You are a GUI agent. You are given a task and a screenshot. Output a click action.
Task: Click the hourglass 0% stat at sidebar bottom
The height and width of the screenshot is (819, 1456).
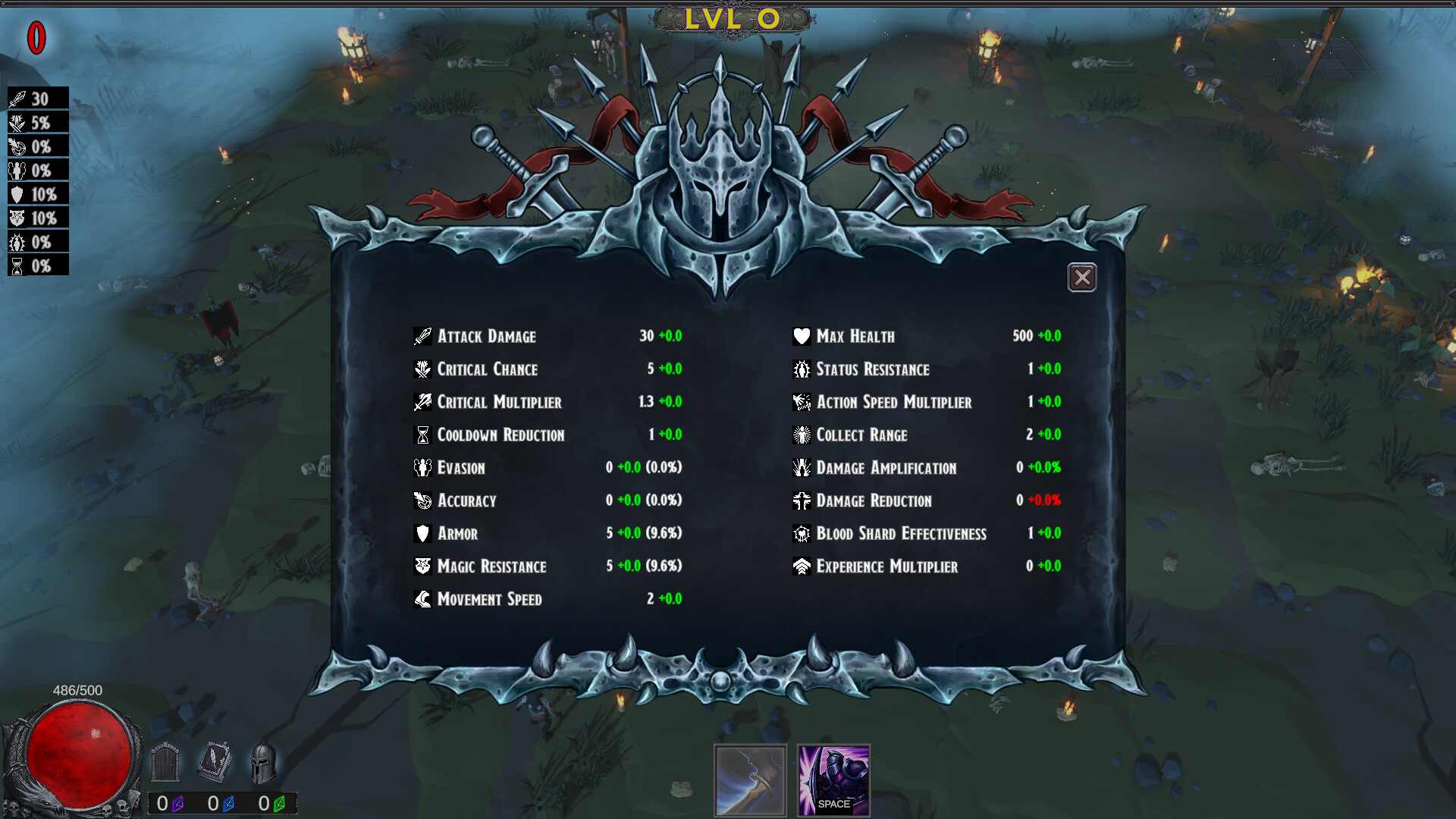click(37, 265)
